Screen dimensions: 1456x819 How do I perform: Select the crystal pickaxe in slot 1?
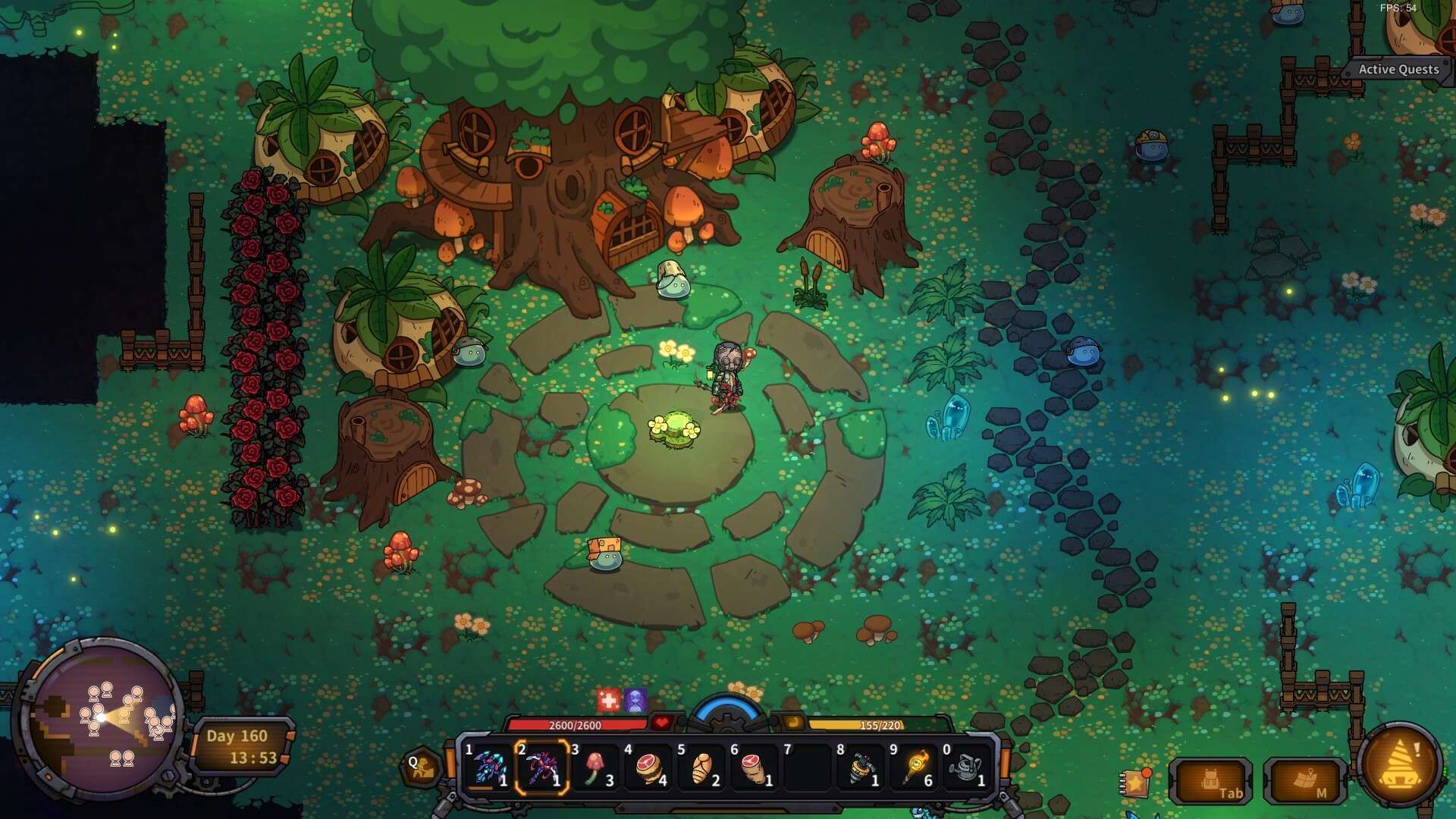pyautogui.click(x=489, y=767)
